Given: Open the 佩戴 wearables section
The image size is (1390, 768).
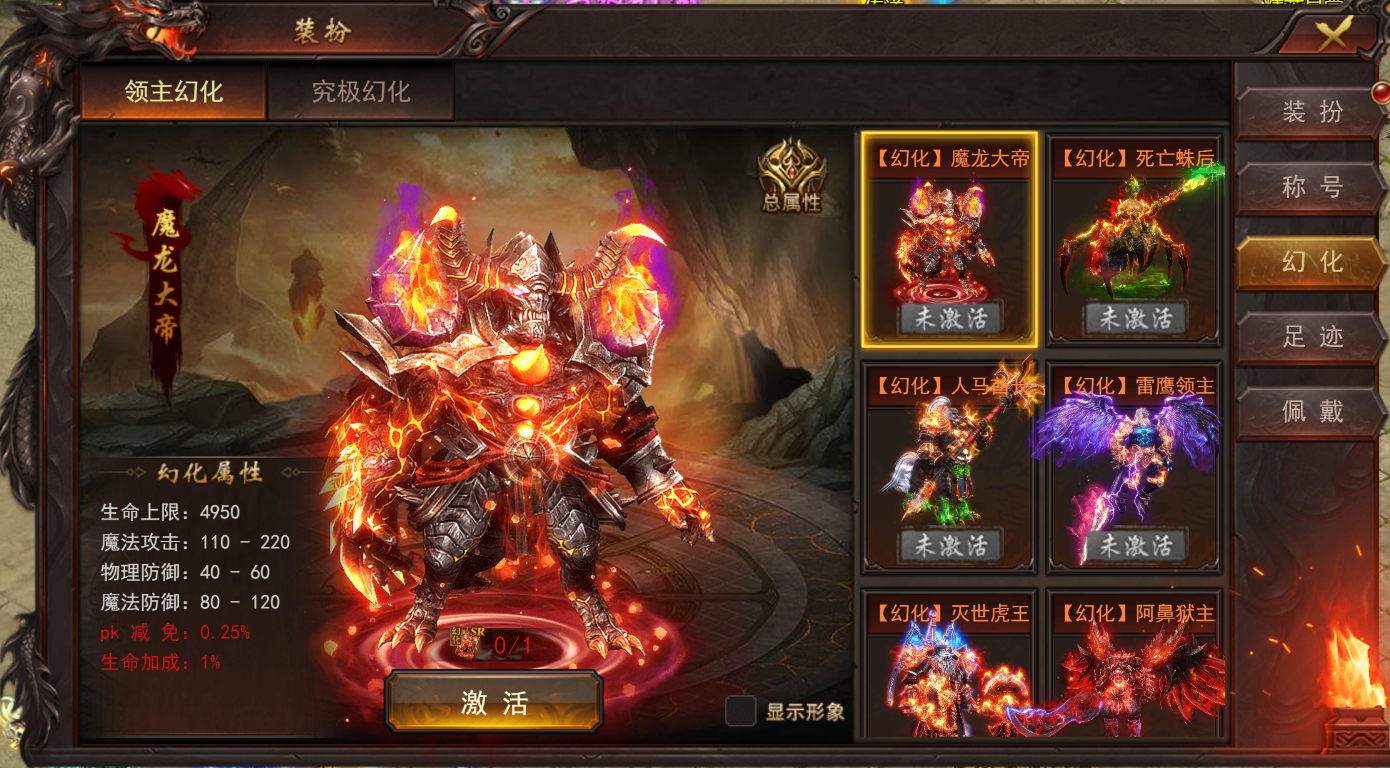Looking at the screenshot, I should tap(1311, 412).
